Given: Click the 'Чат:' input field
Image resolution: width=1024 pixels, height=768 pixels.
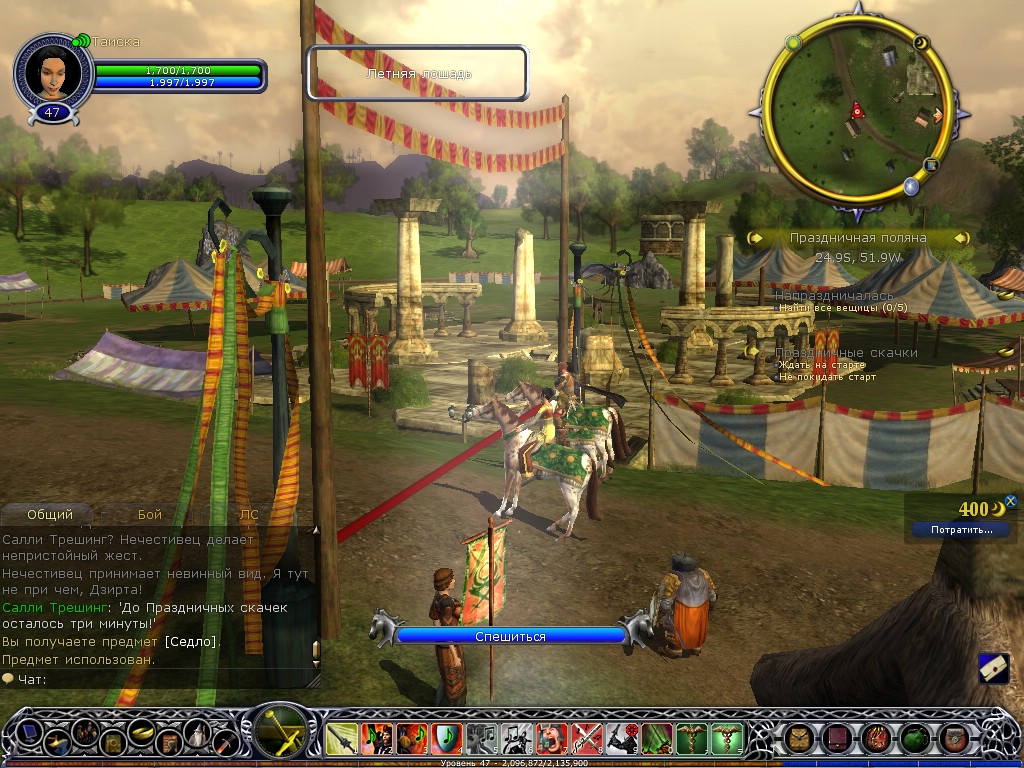Looking at the screenshot, I should coord(160,679).
